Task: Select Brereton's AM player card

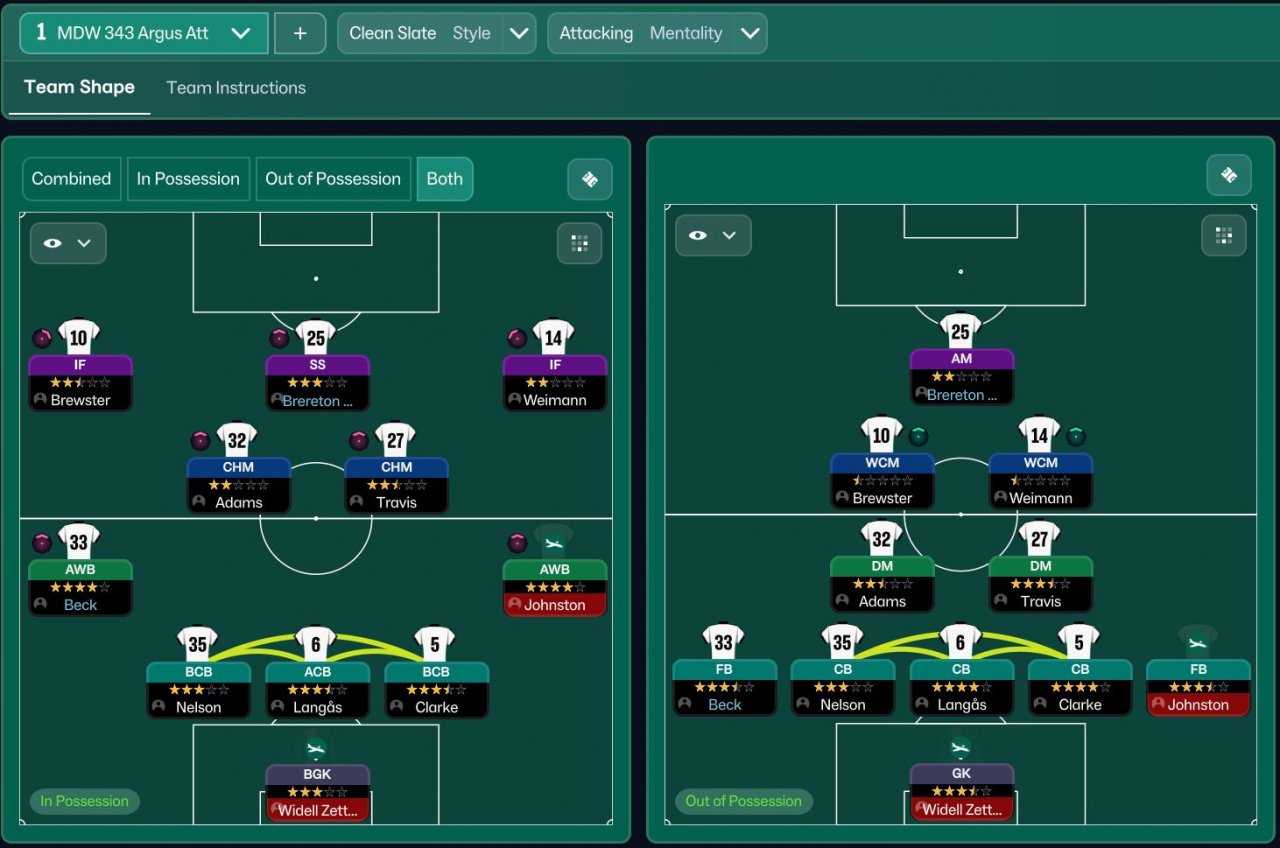Action: pyautogui.click(x=961, y=376)
